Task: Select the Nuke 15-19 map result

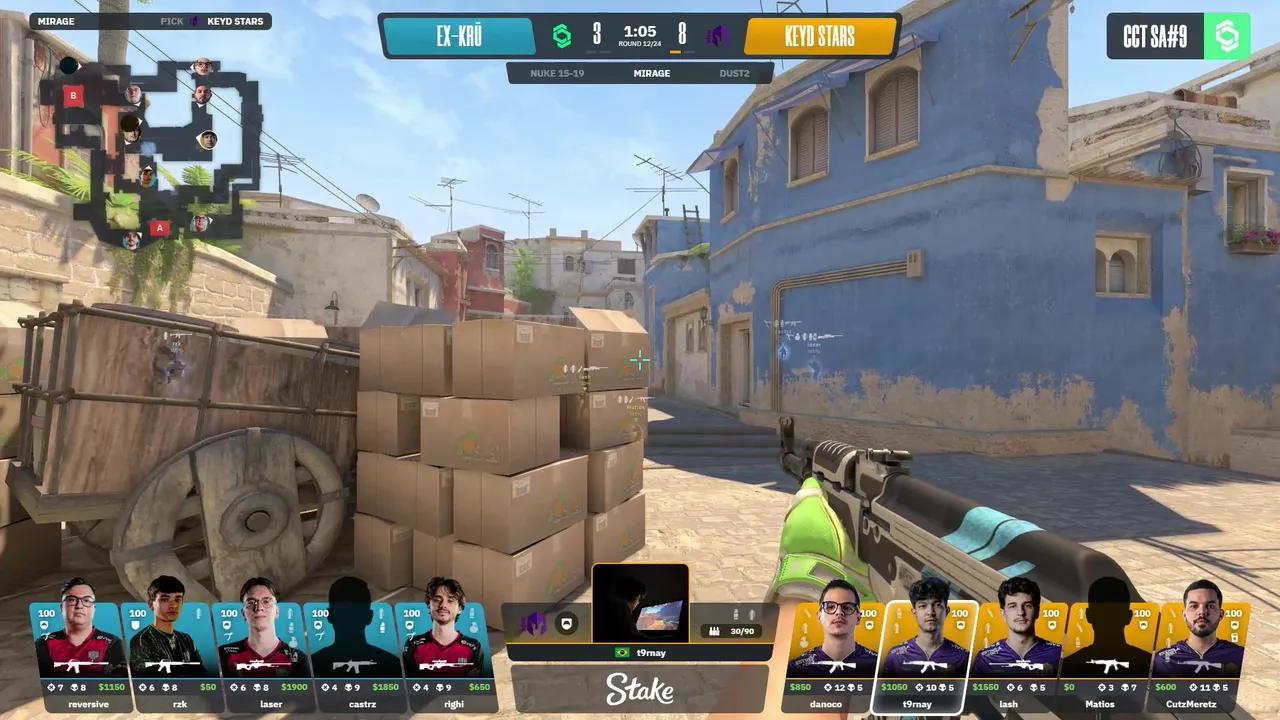Action: pos(558,73)
